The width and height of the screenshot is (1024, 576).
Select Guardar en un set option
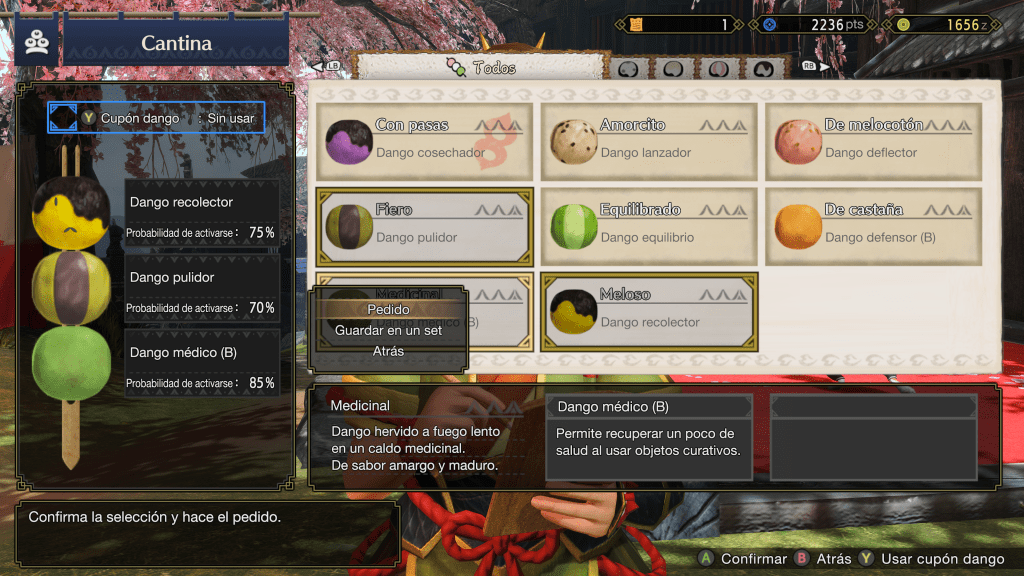pyautogui.click(x=389, y=330)
